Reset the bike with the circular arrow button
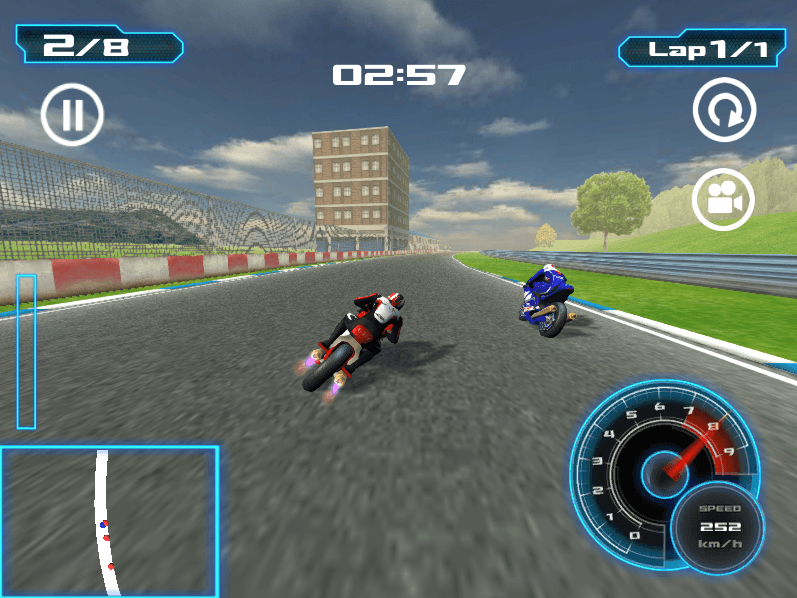 (724, 111)
